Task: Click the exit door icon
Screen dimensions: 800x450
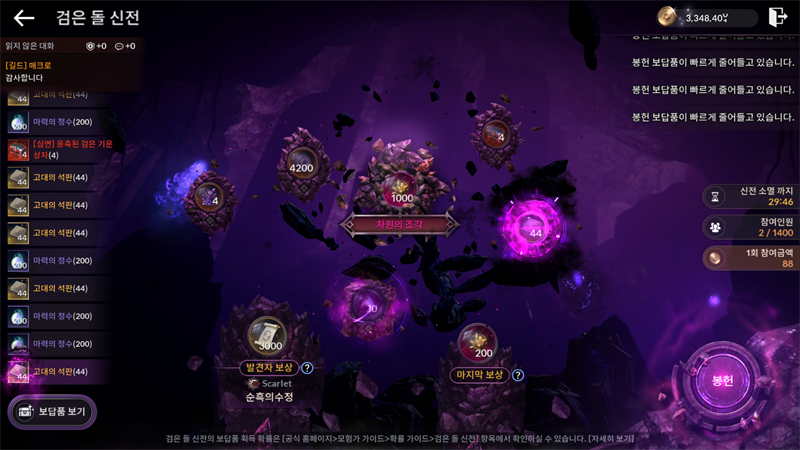Action: (777, 17)
